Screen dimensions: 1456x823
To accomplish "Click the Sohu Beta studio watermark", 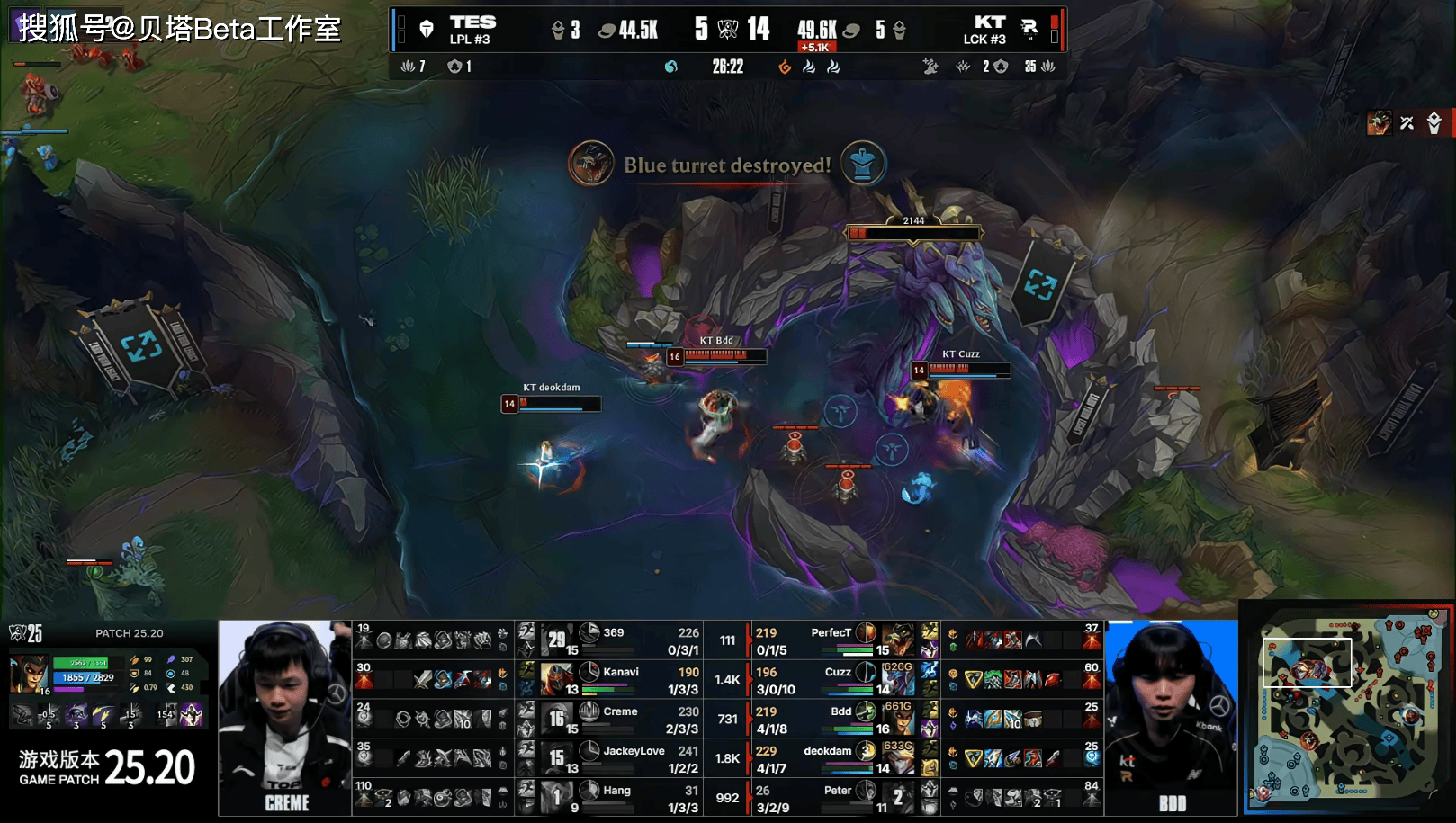I will point(180,28).
